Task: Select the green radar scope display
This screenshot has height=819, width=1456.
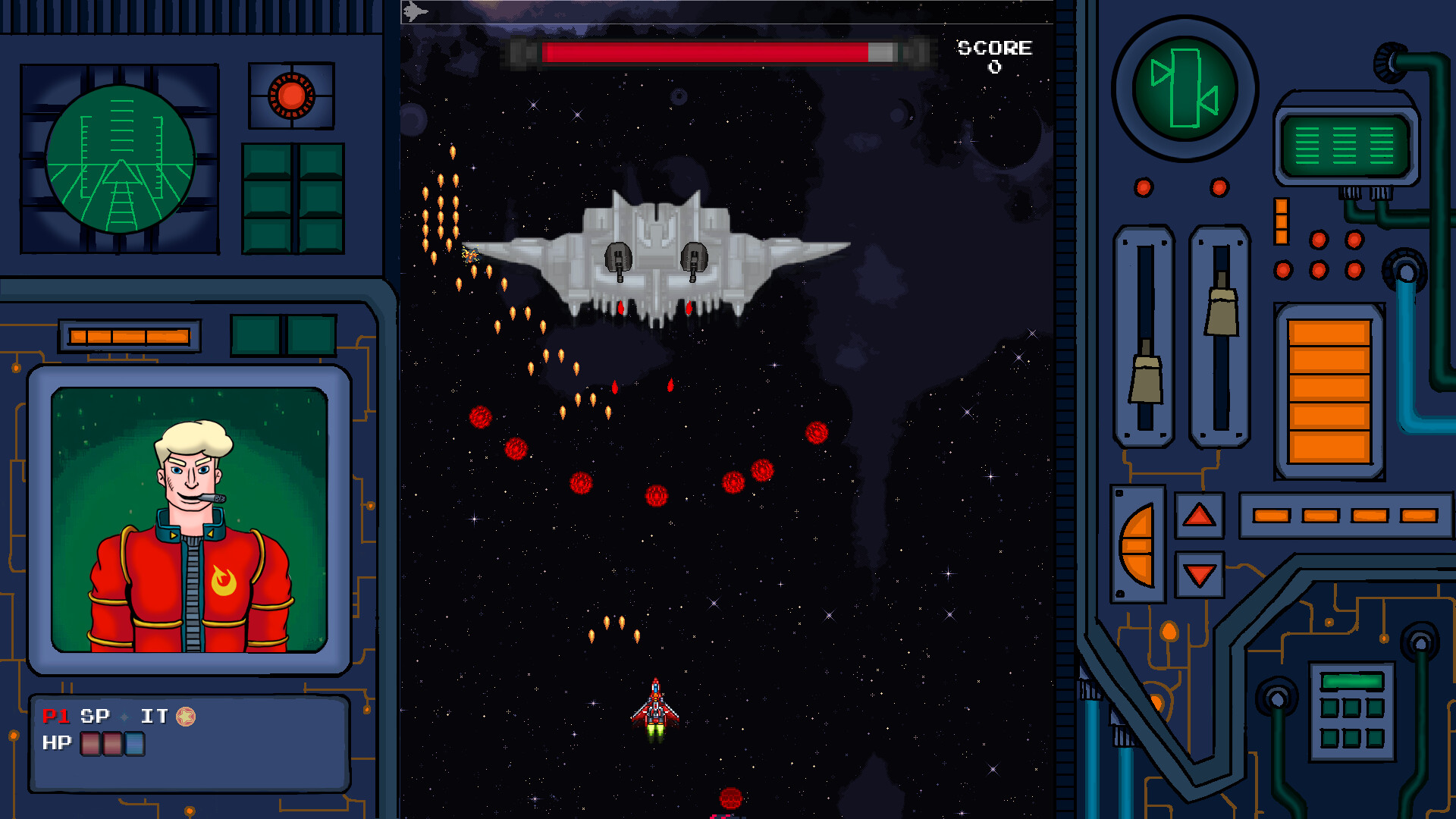Action: (x=121, y=159)
